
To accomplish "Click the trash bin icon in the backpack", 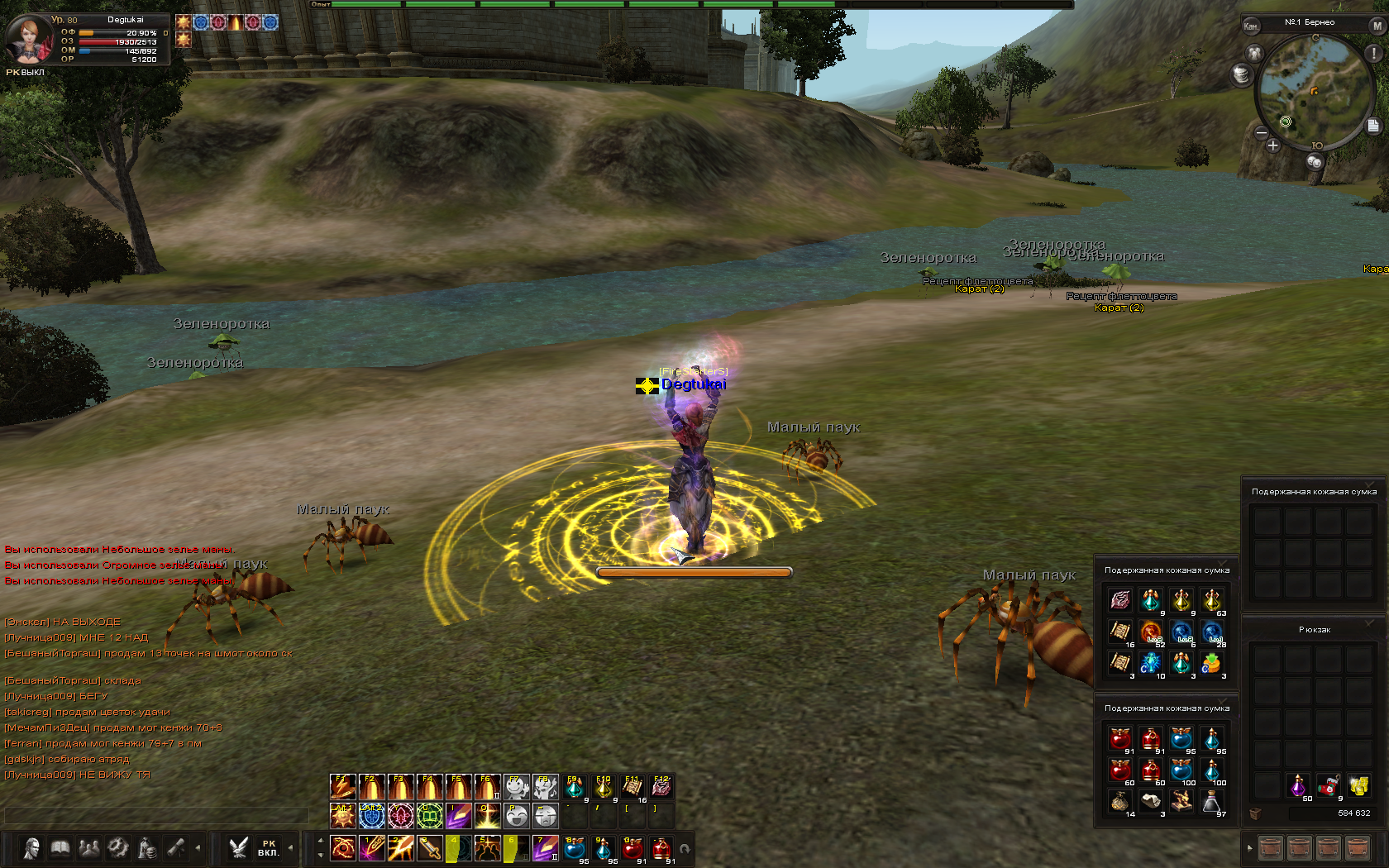I will 1255,813.
